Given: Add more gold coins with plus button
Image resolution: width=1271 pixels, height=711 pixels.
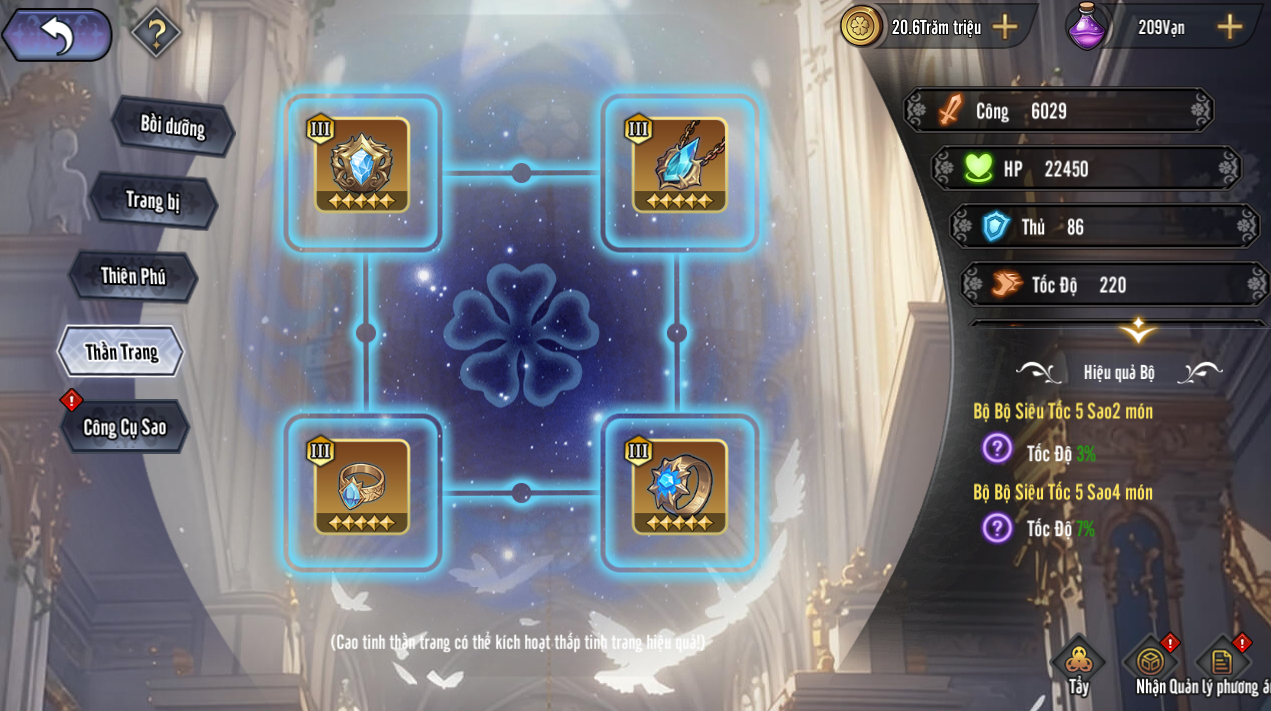Looking at the screenshot, I should tap(1004, 27).
